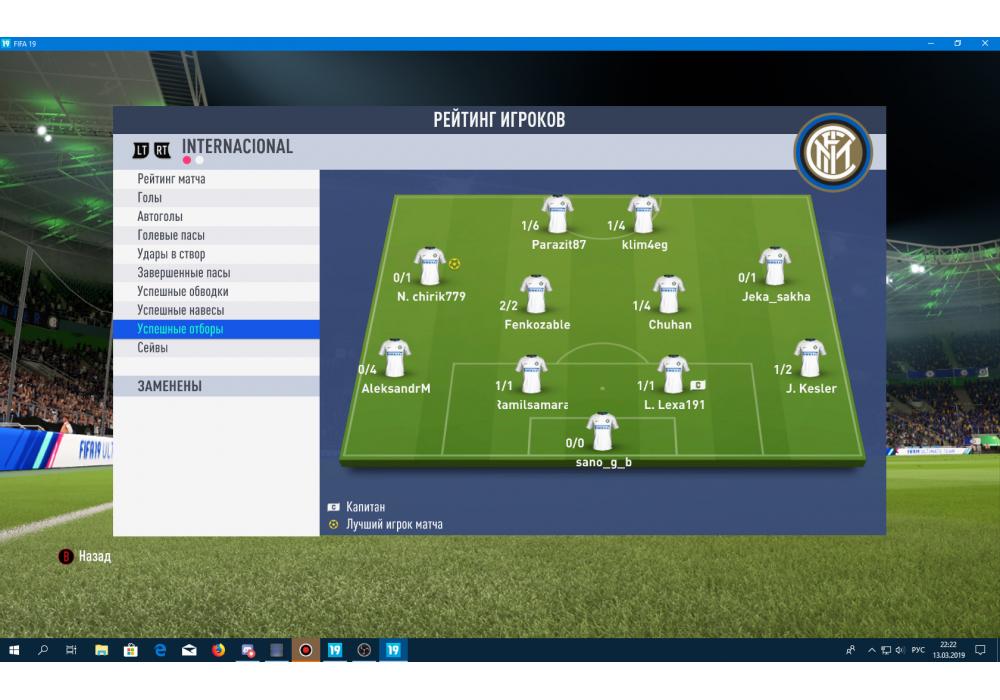The height and width of the screenshot is (700, 1000).
Task: Choose player Jeka_sakha on the formation
Action: [776, 268]
